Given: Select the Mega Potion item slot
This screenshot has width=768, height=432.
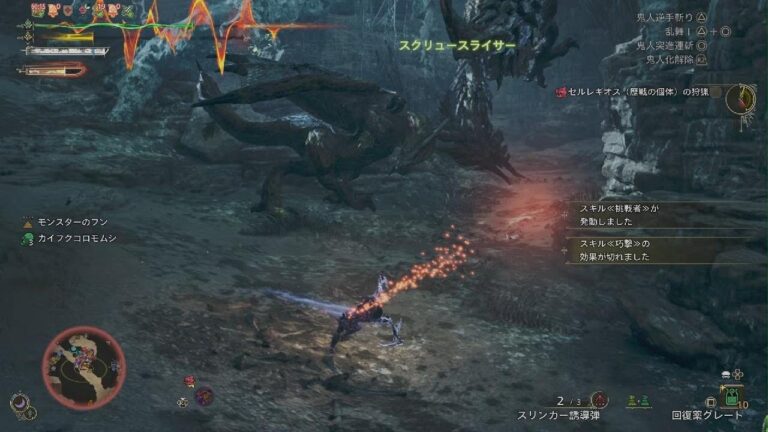Looking at the screenshot, I should pos(731,394).
